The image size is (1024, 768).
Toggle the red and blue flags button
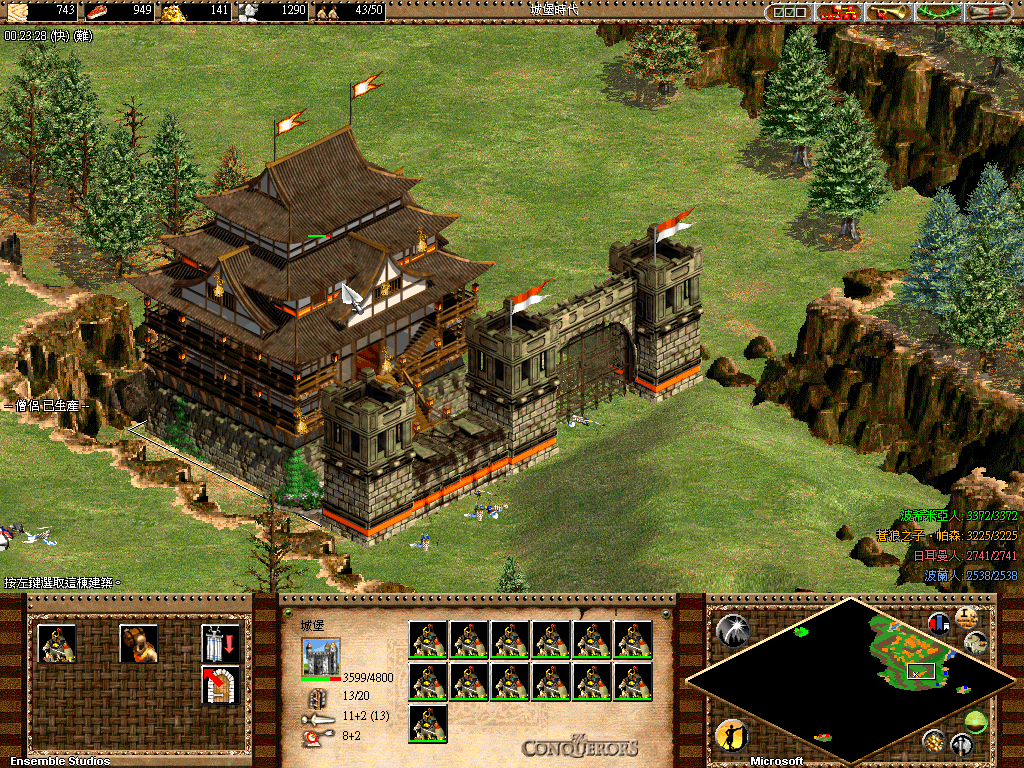click(939, 623)
